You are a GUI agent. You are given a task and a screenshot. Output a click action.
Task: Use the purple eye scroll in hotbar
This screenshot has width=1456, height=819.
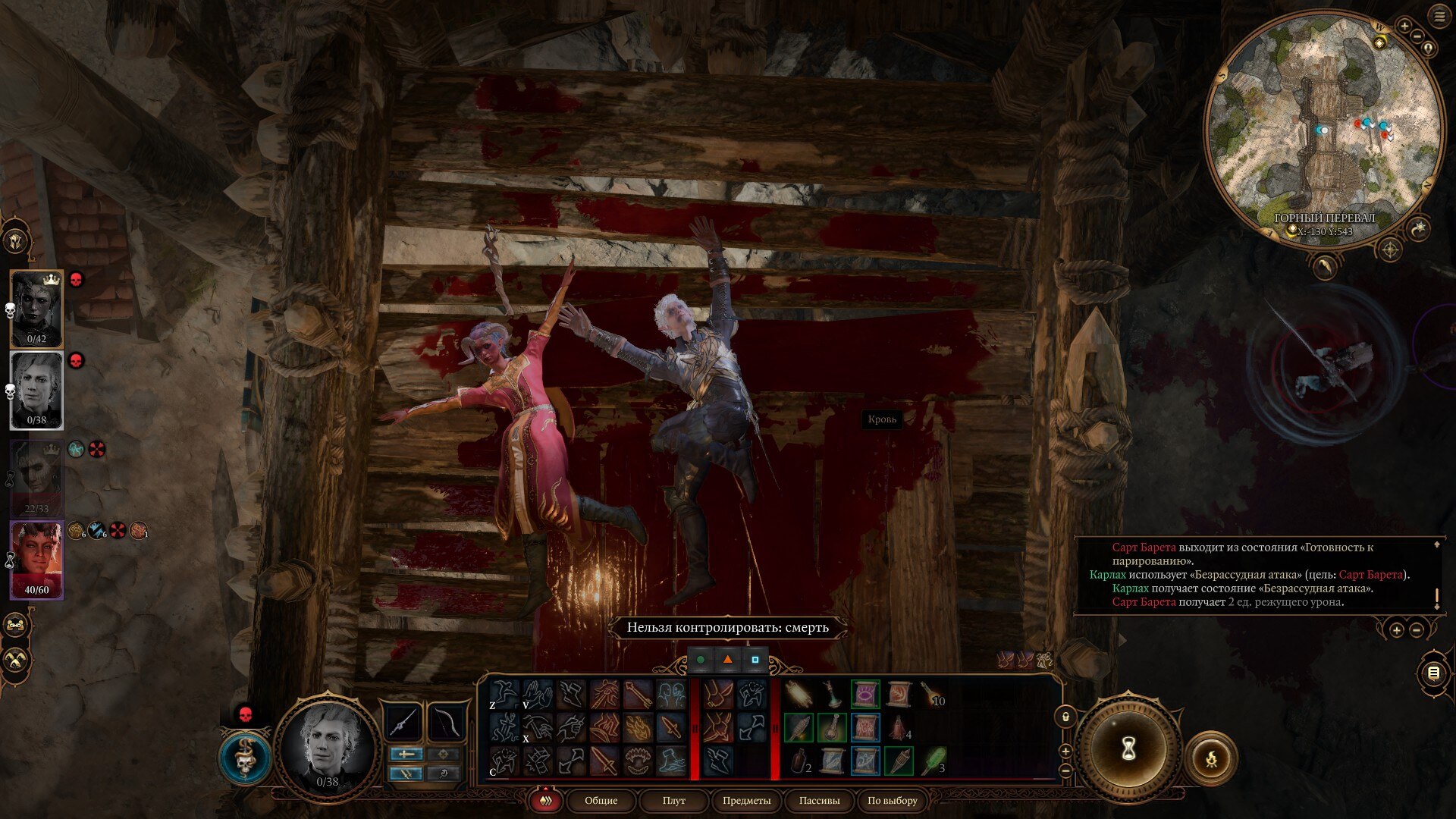click(x=864, y=694)
